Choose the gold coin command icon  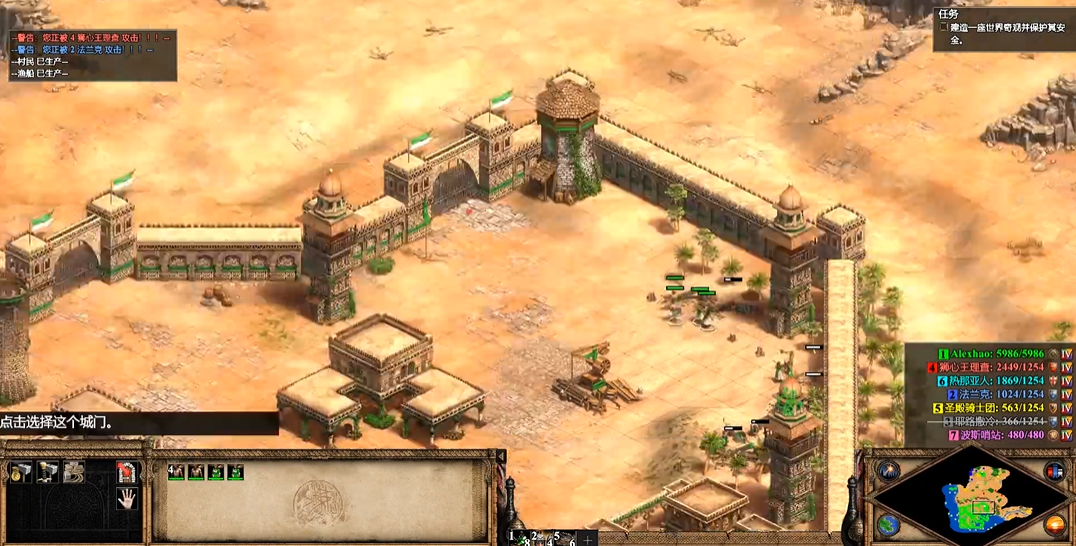coord(20,473)
